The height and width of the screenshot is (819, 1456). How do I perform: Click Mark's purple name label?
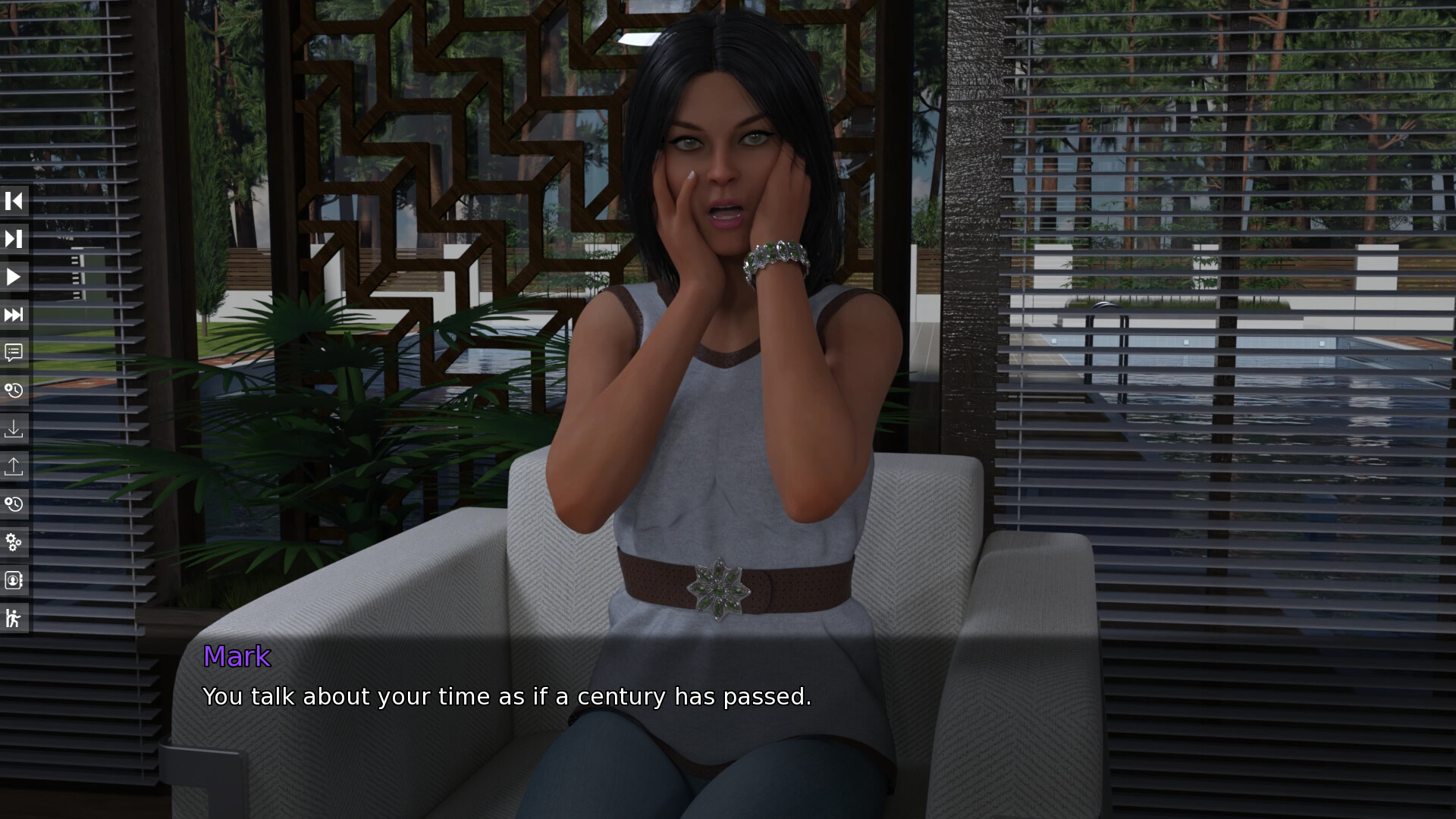click(237, 657)
